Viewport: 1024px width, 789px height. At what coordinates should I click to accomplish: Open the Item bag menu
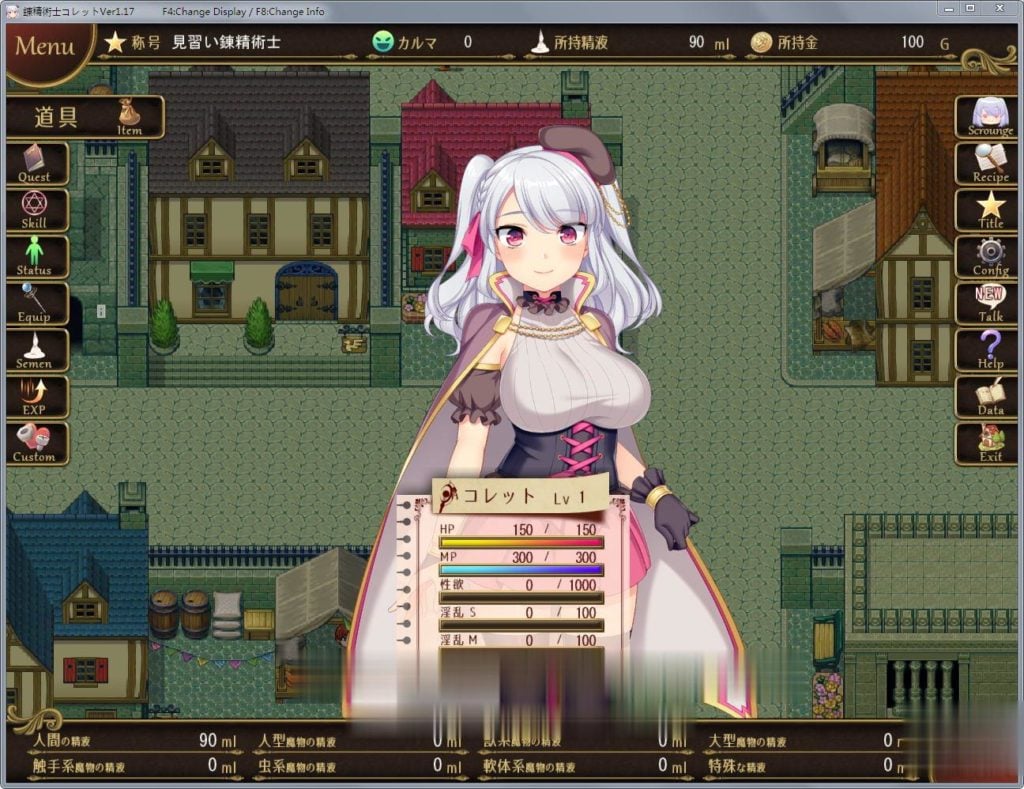[x=86, y=117]
